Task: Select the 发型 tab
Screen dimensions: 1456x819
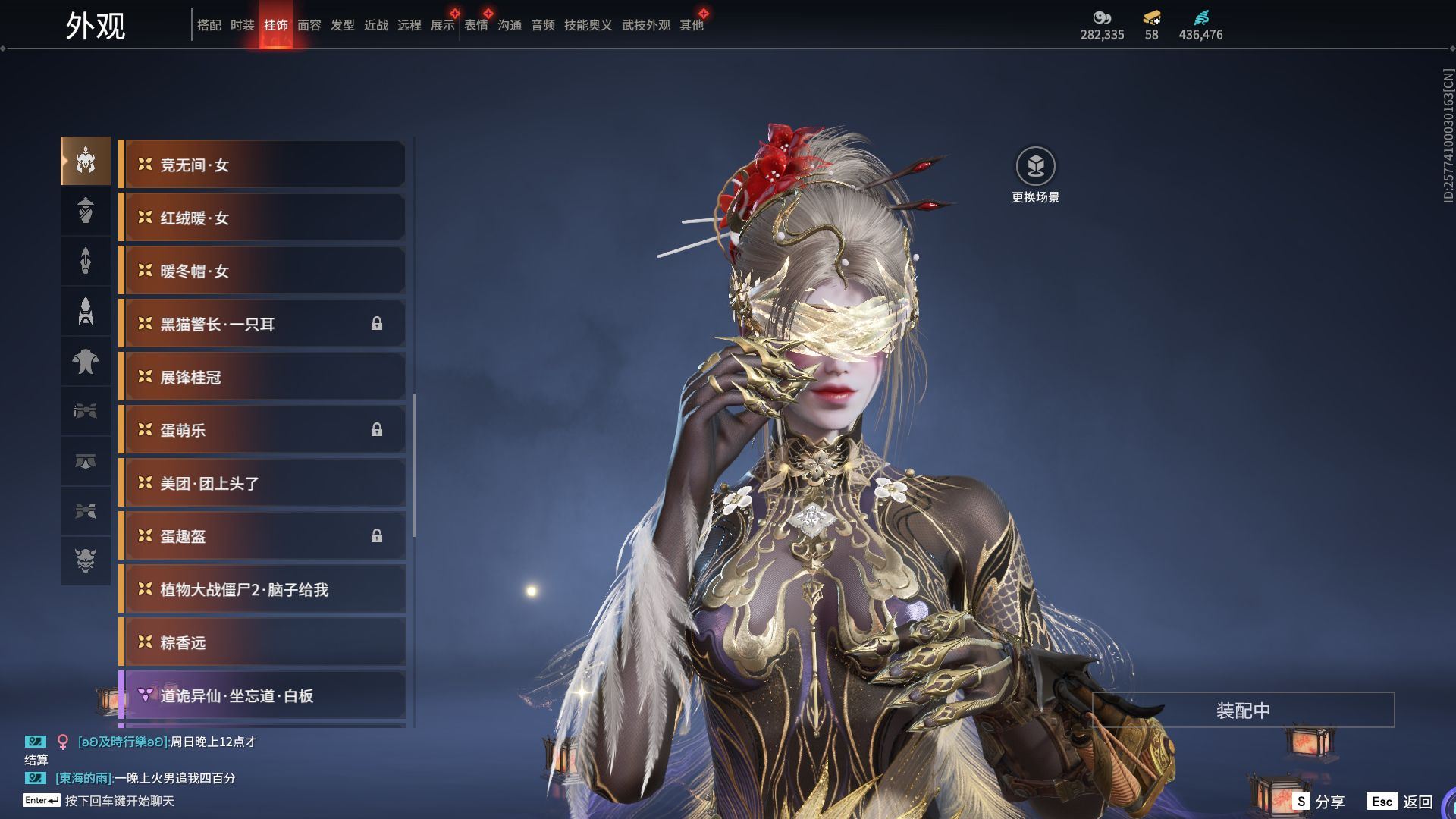Action: tap(342, 25)
